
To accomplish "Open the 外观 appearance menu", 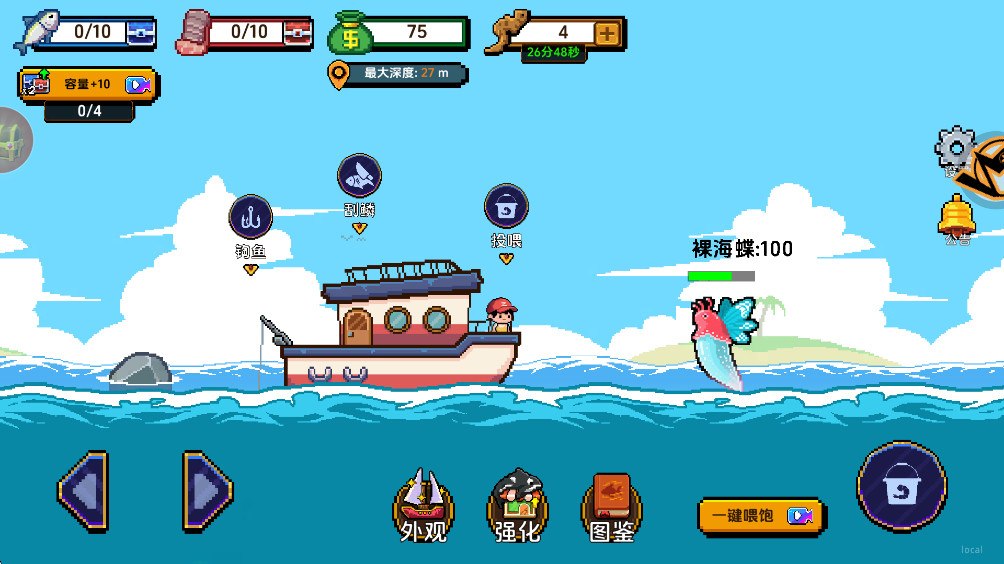I will pyautogui.click(x=424, y=504).
